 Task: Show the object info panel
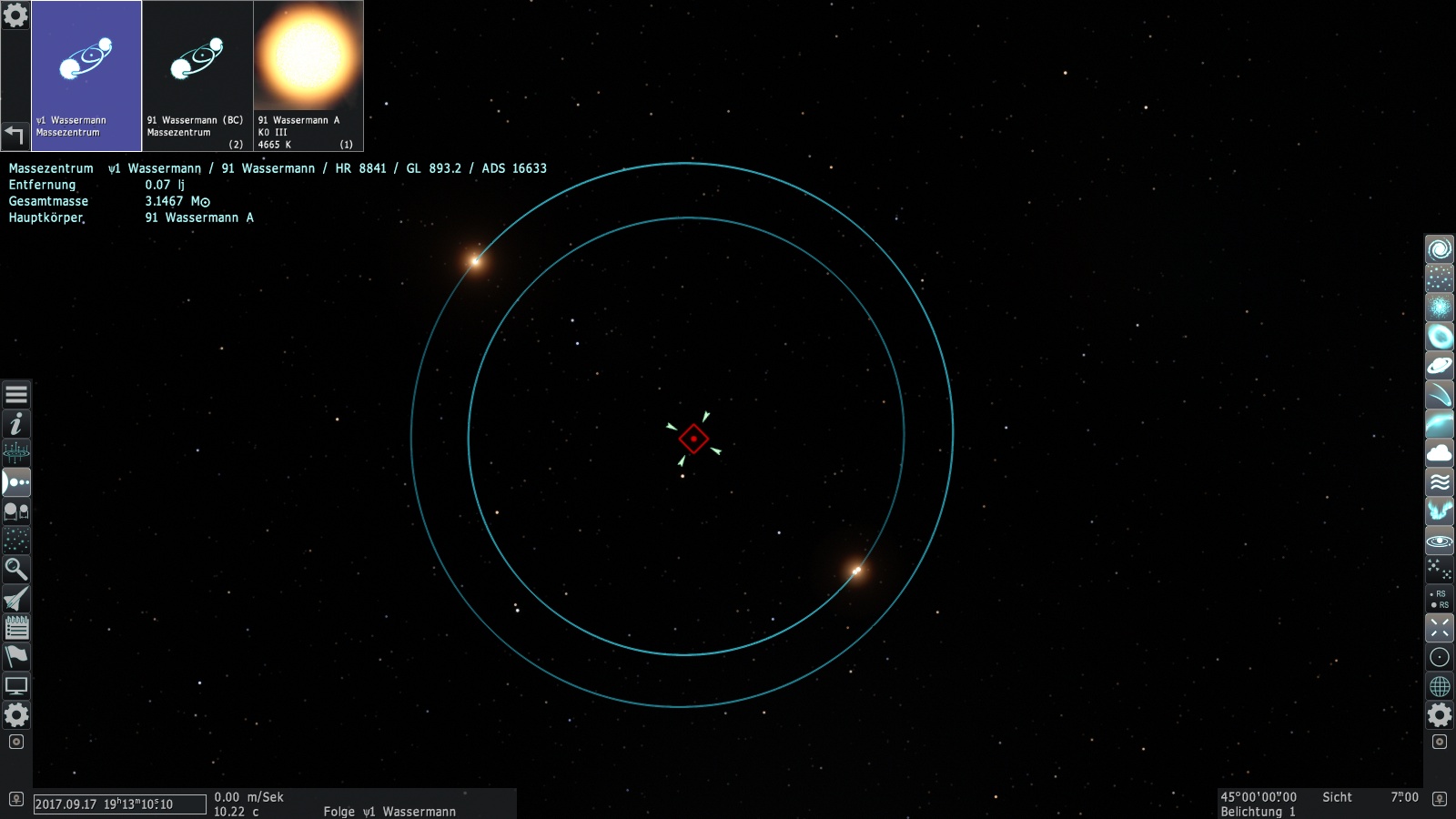(x=16, y=424)
